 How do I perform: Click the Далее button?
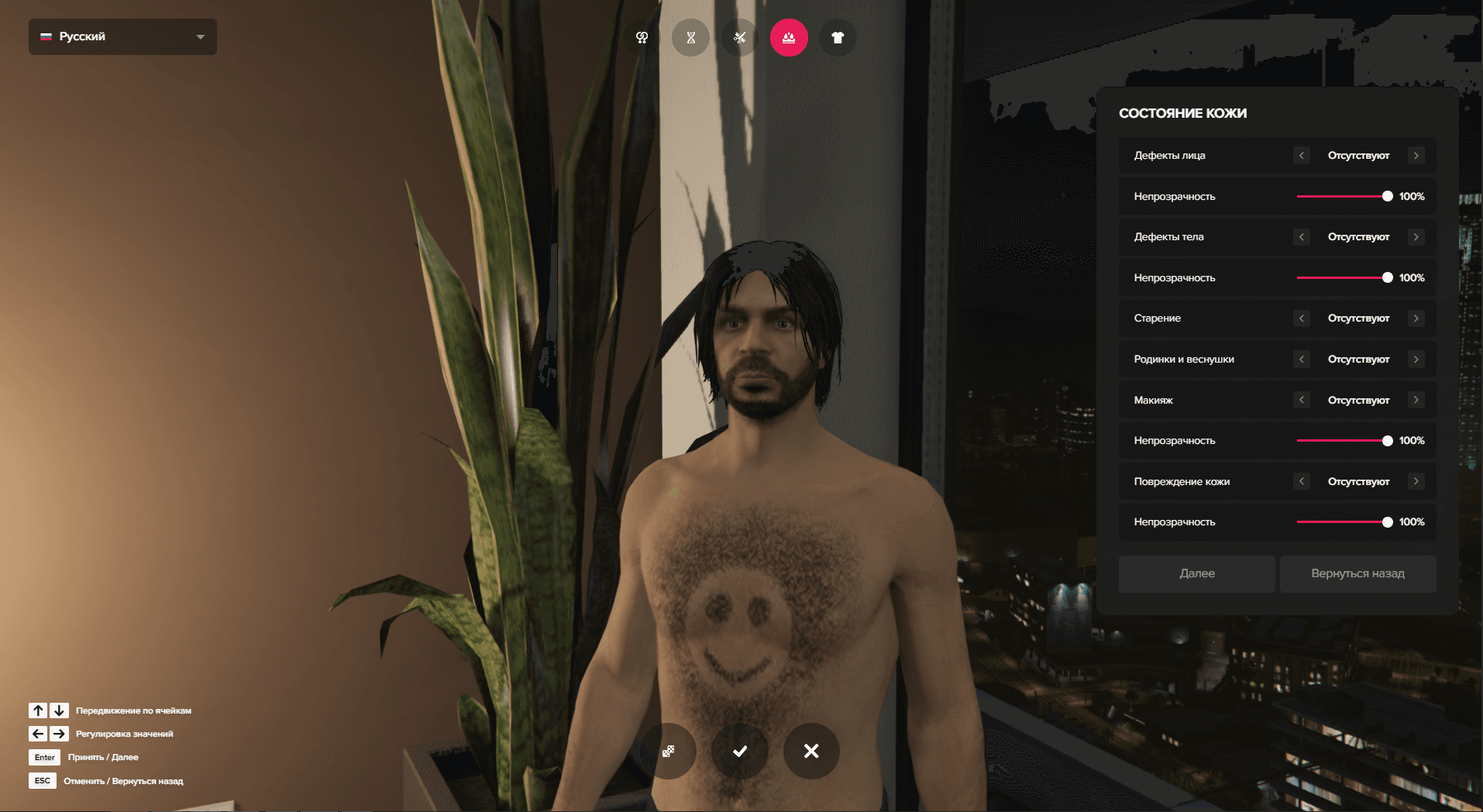click(1196, 573)
